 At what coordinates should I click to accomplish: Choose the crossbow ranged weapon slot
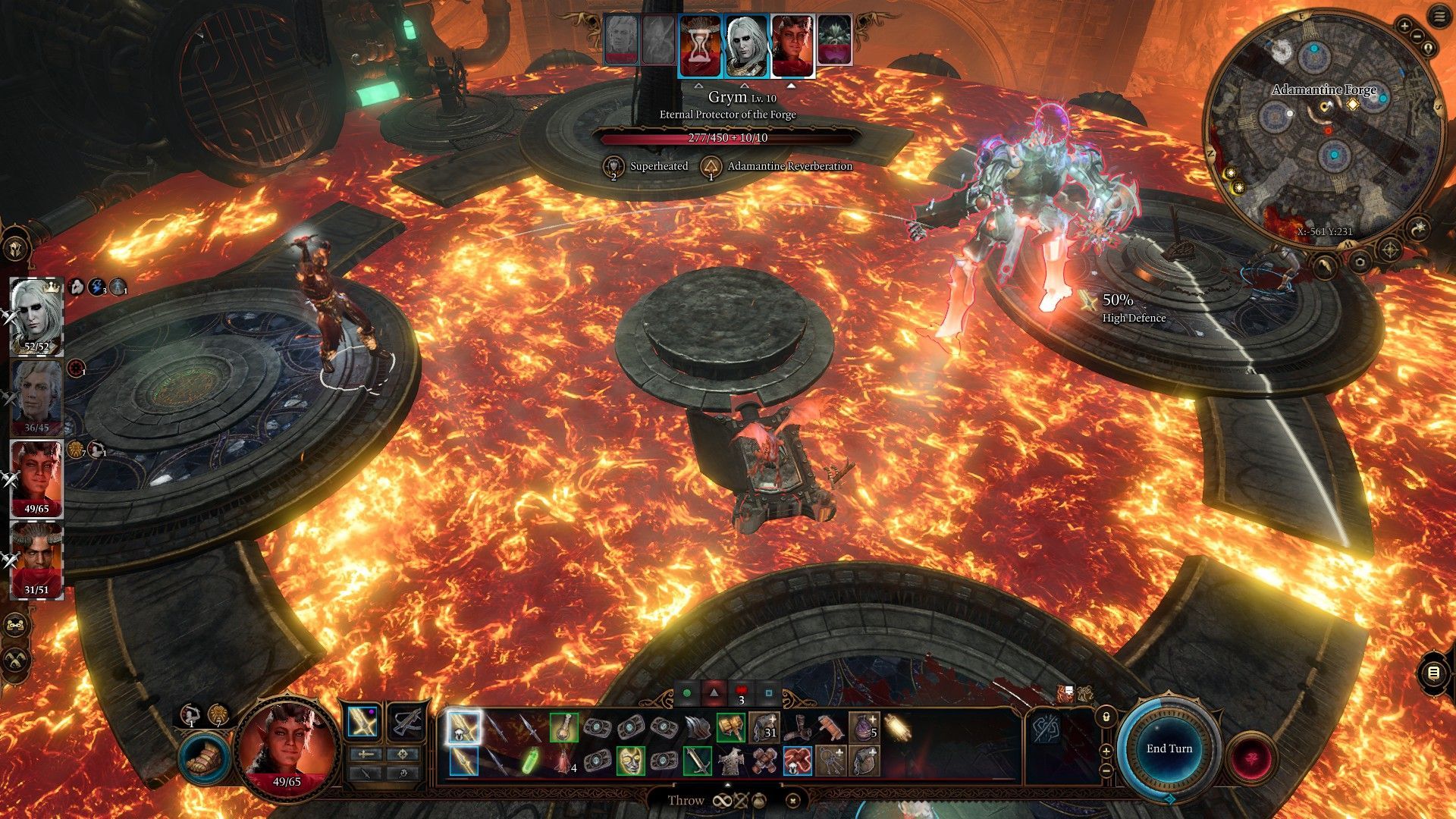(407, 723)
